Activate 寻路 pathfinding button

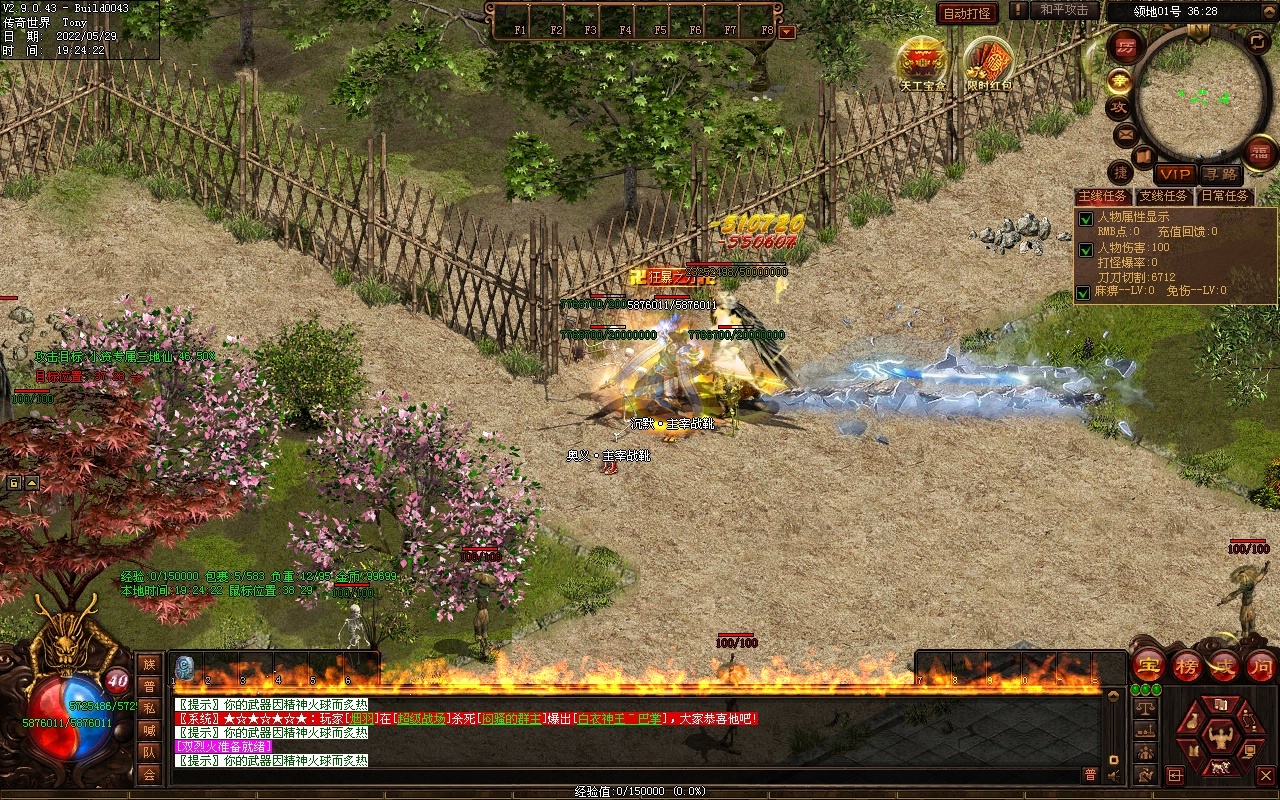(x=1219, y=174)
